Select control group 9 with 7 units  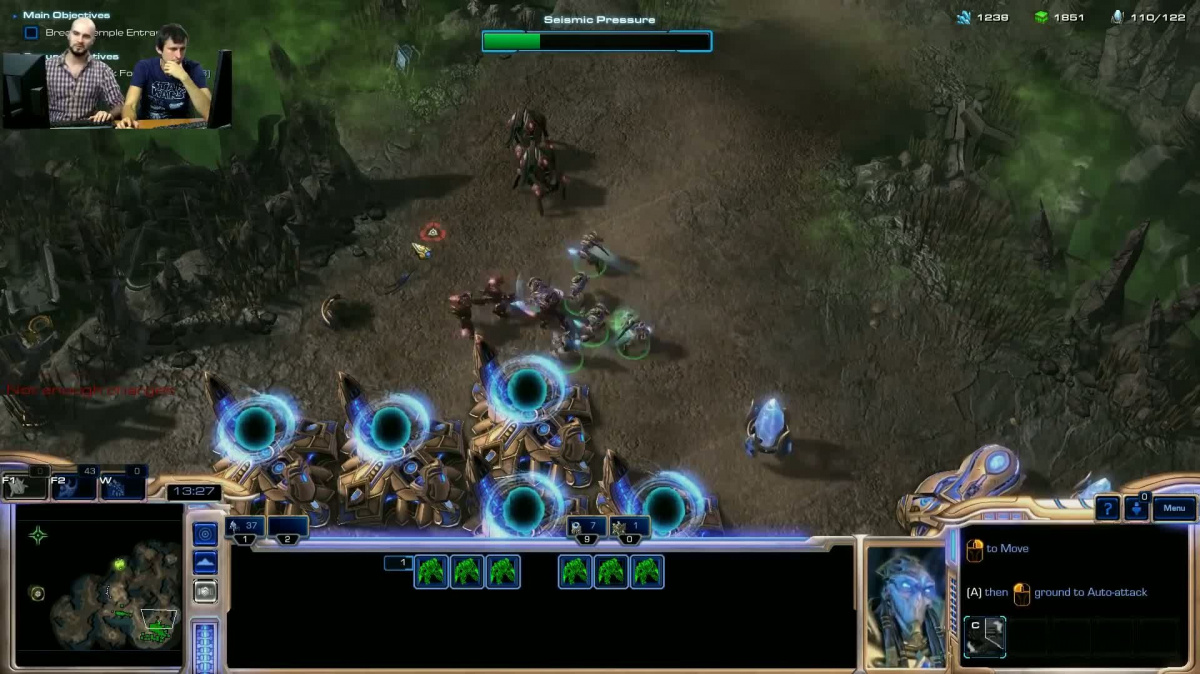pyautogui.click(x=586, y=528)
